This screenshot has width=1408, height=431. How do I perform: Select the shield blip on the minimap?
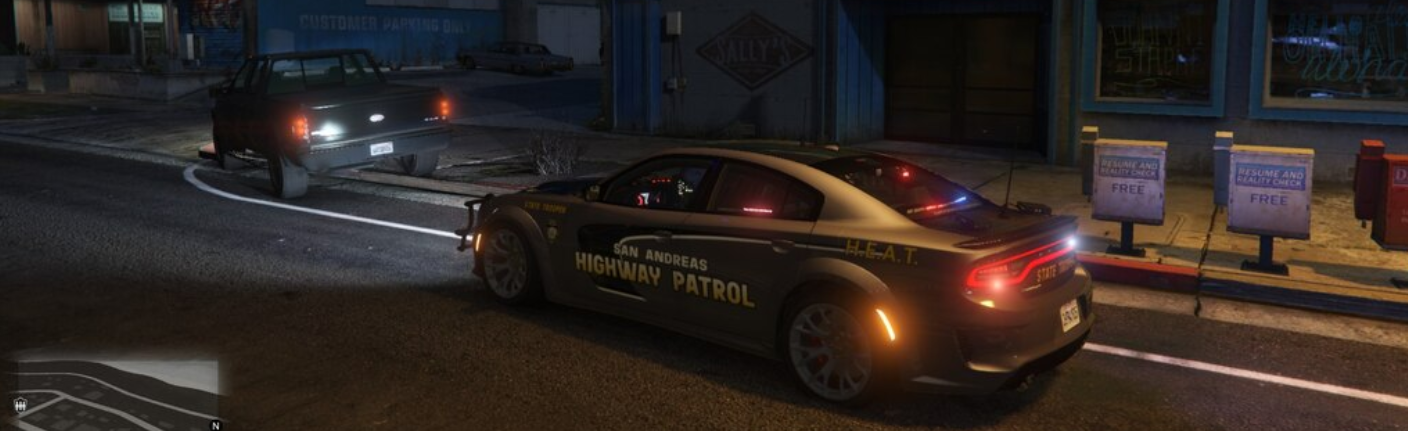click(x=20, y=405)
